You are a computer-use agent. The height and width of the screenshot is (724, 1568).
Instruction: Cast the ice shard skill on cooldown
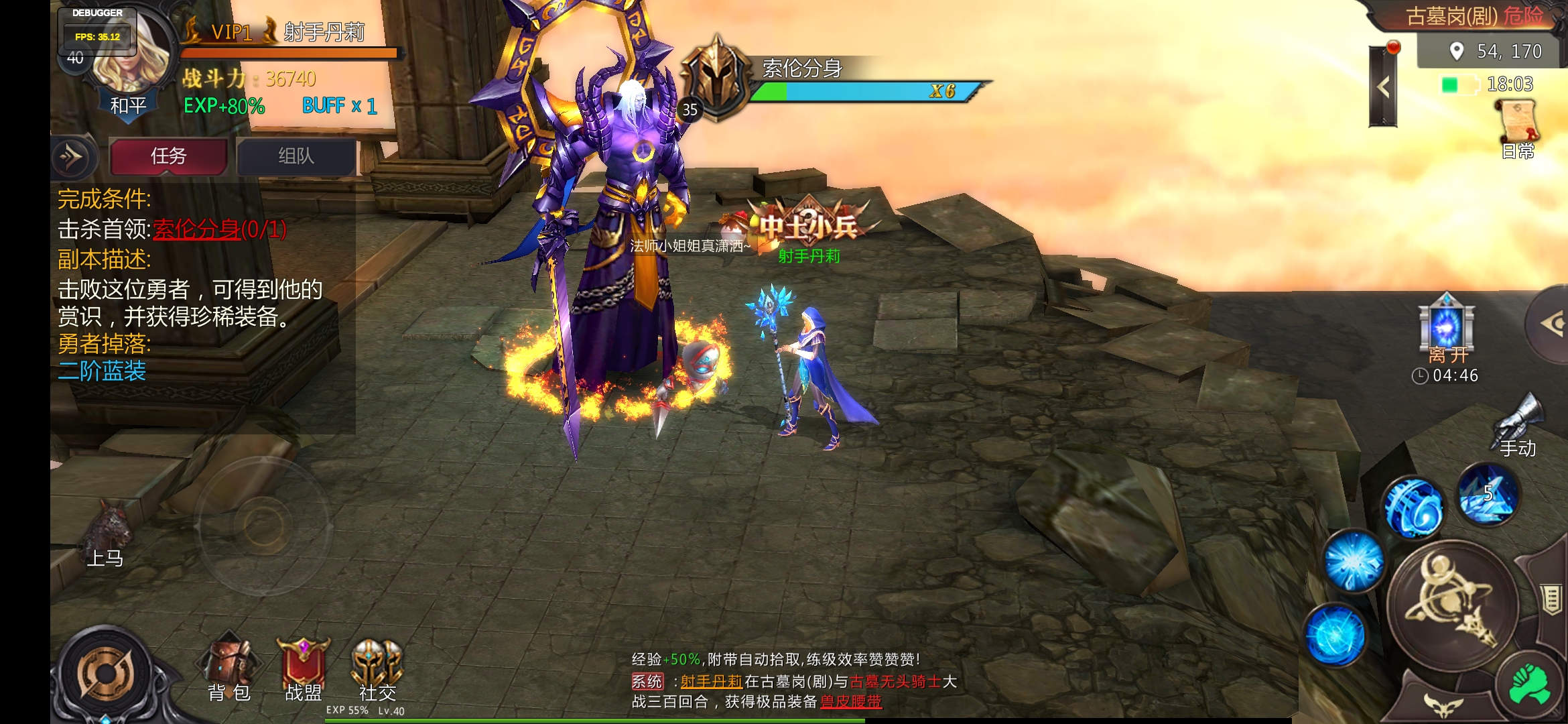[1489, 495]
